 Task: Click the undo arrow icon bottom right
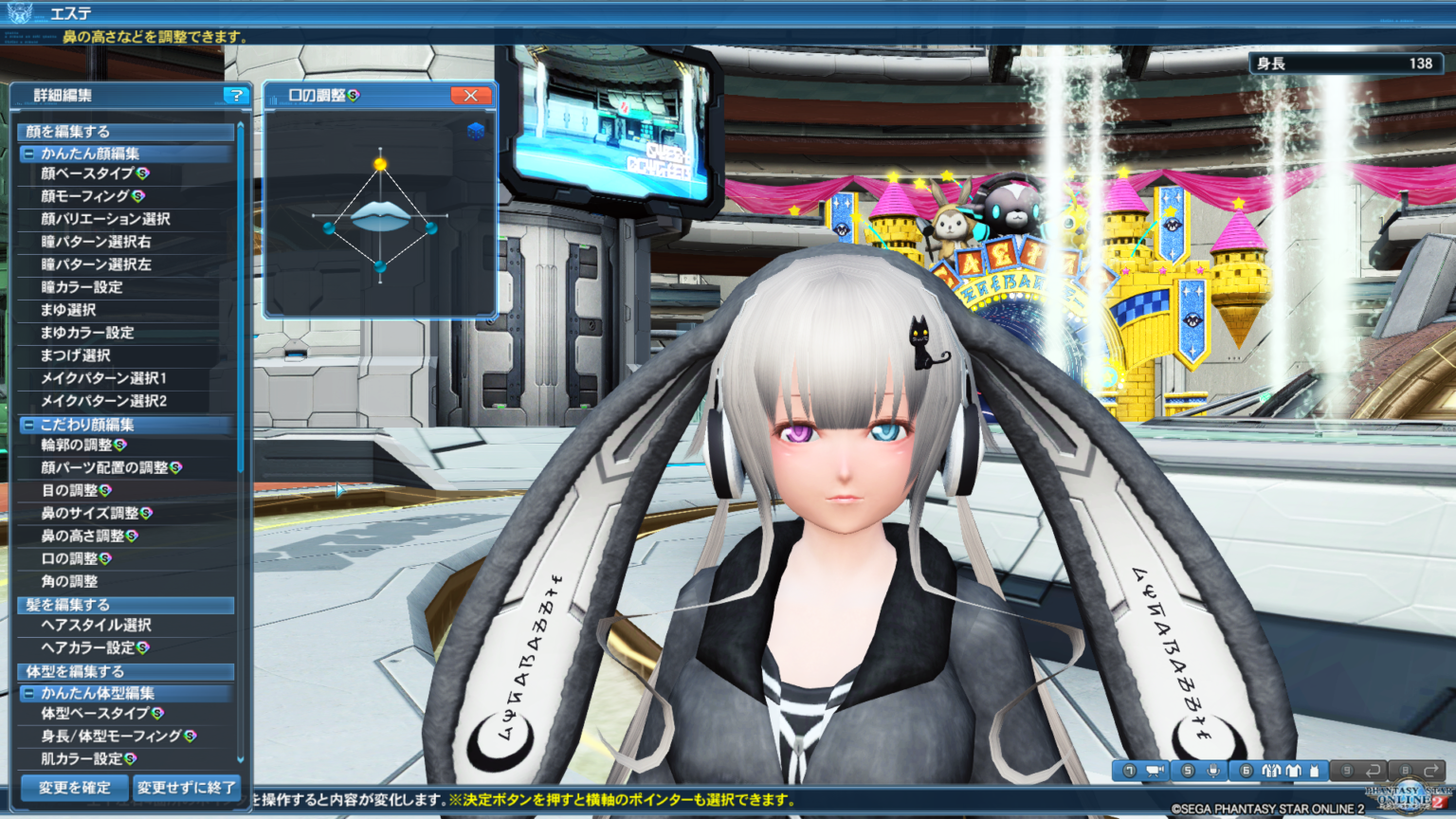(1374, 771)
